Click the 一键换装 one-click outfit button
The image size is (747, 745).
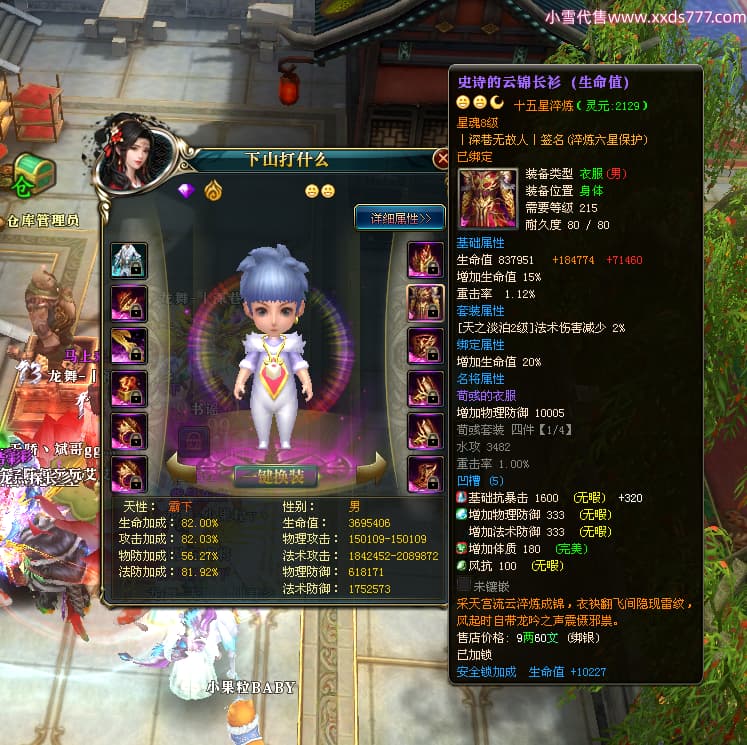pyautogui.click(x=275, y=475)
